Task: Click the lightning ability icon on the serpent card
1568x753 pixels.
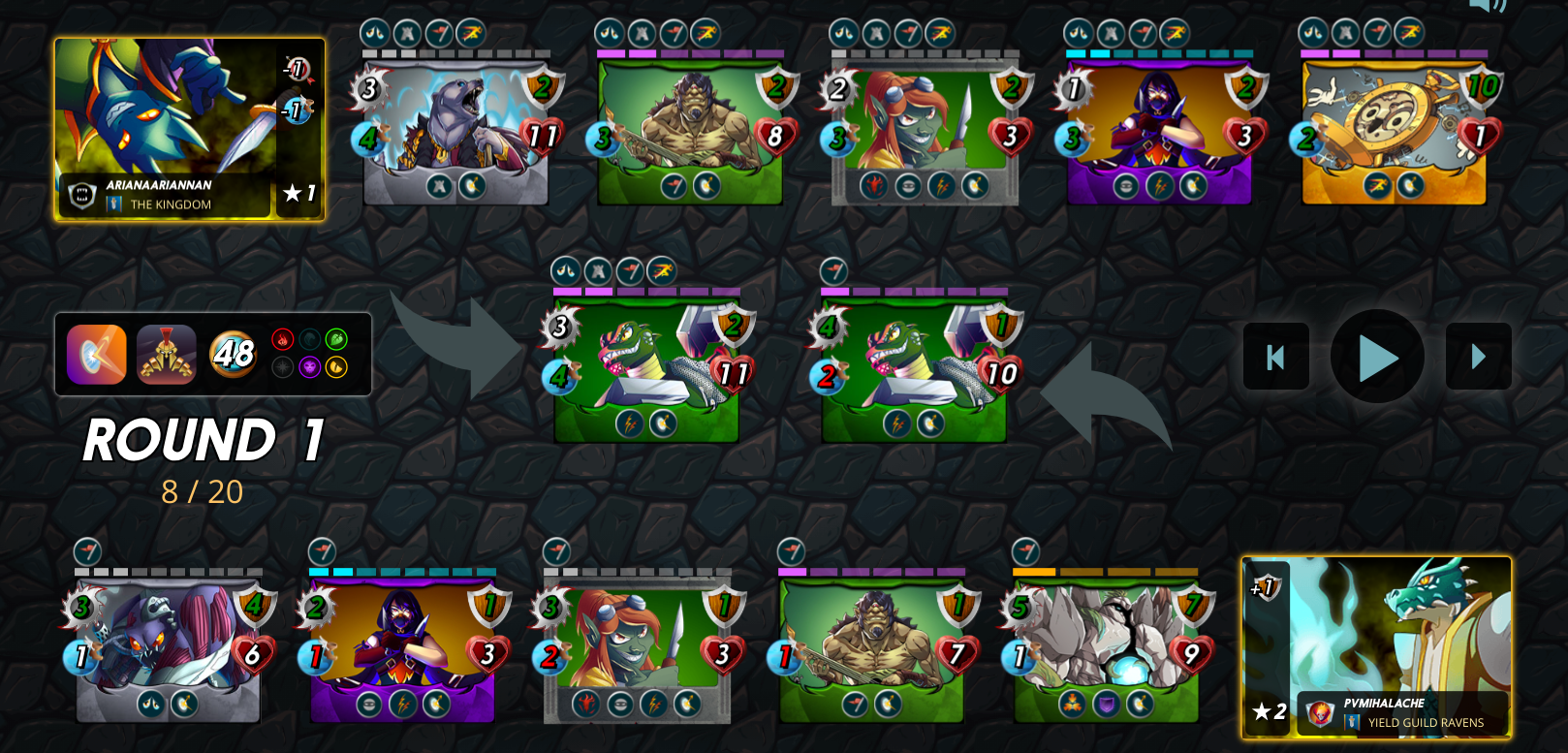Action: click(x=630, y=424)
